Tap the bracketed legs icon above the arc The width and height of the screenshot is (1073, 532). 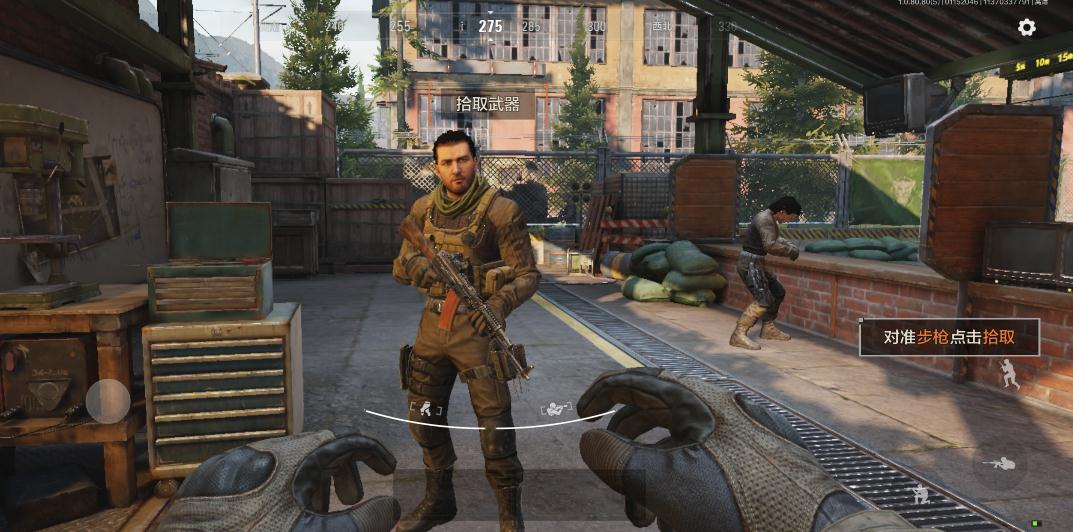tap(425, 407)
